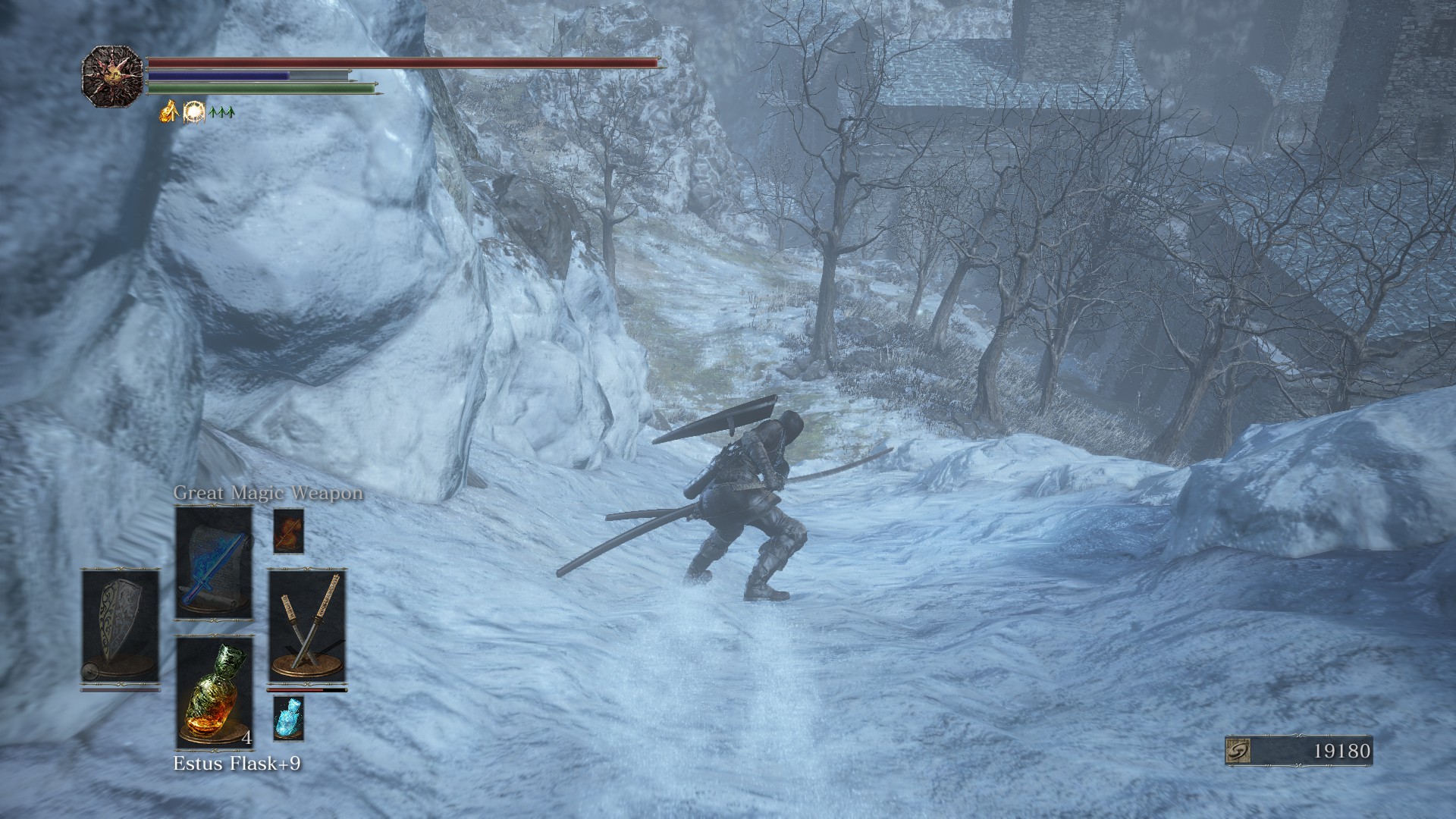This screenshot has width=1456, height=819.
Task: Pick the small blue Ashen Estus icon
Action: click(288, 718)
